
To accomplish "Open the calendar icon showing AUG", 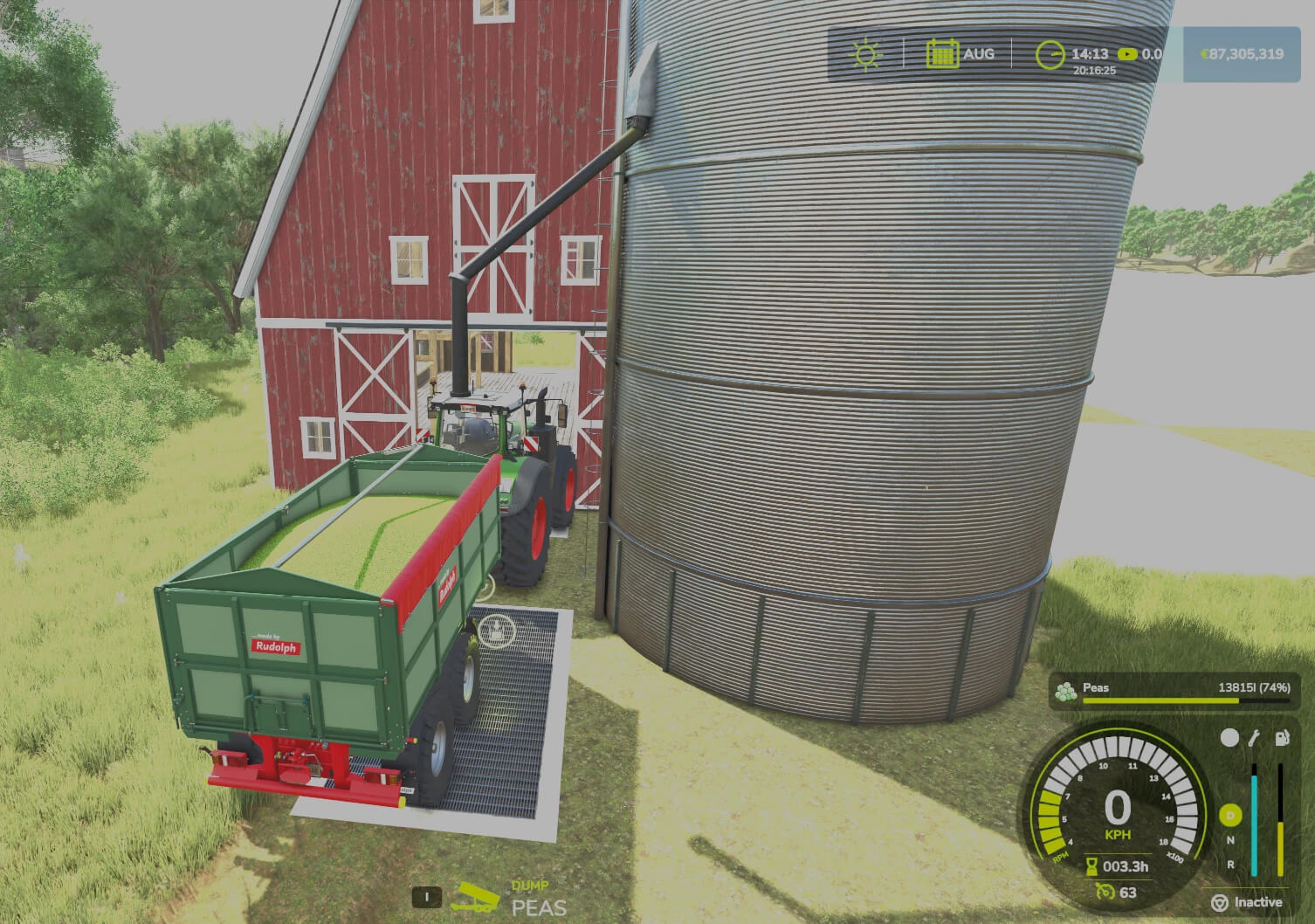I will click(x=942, y=54).
